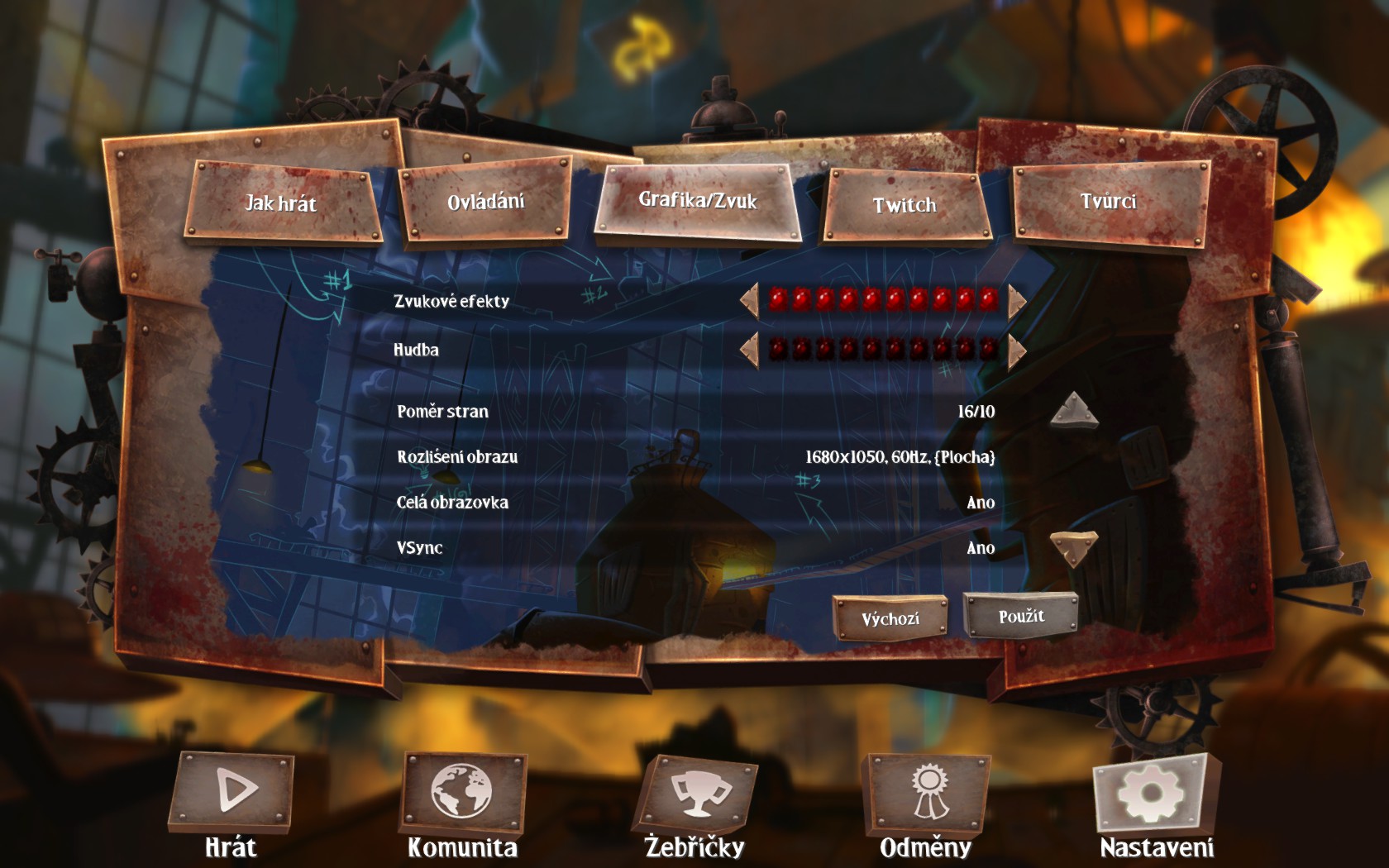Click the down triangle arrow in settings list
The image size is (1389, 868).
point(1073,548)
